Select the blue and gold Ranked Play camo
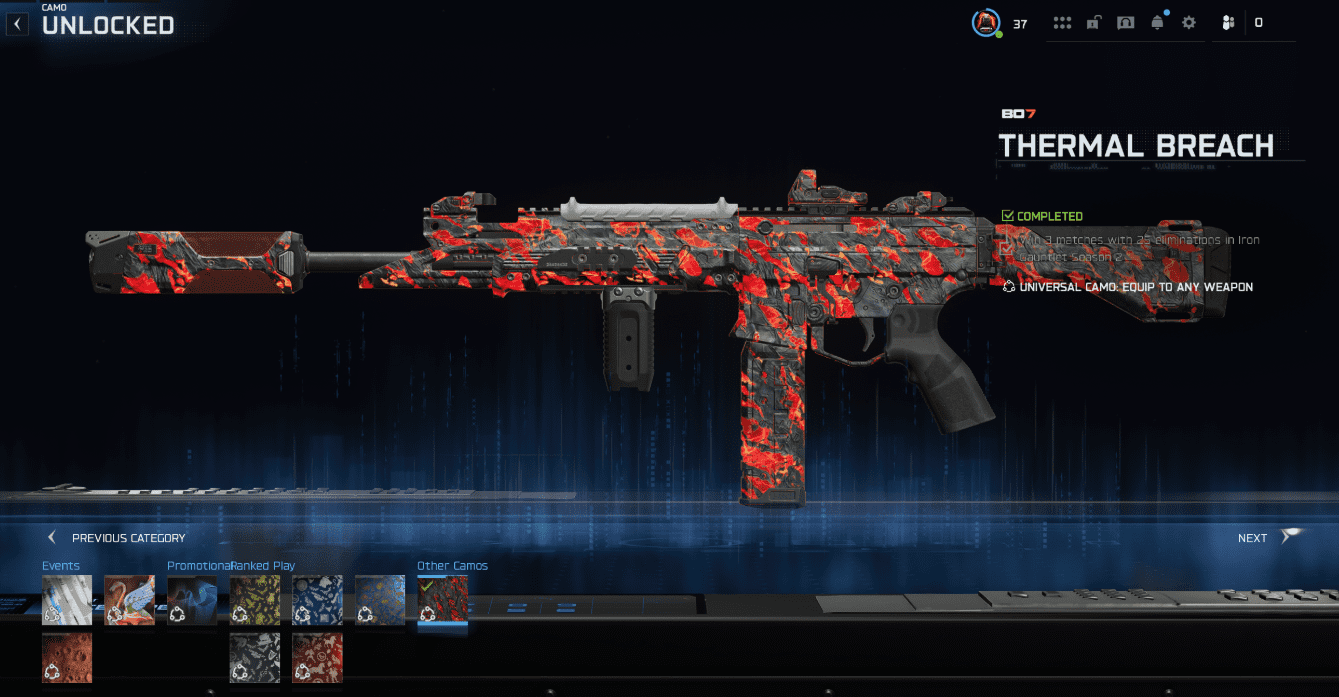 [x=380, y=600]
